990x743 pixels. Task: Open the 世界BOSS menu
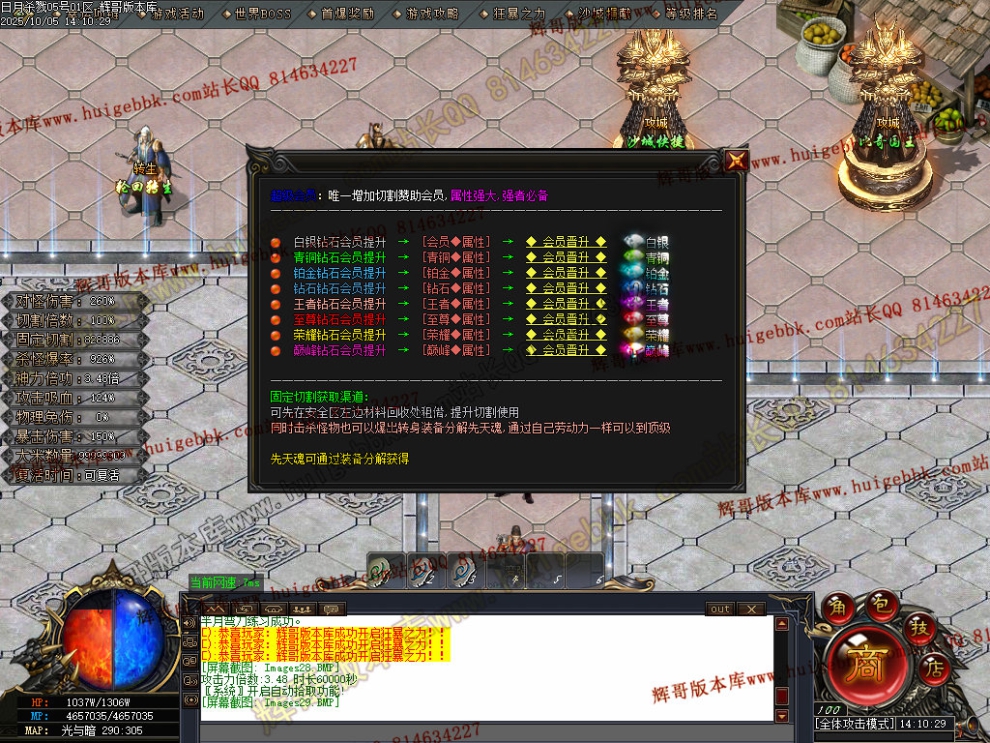(x=261, y=14)
